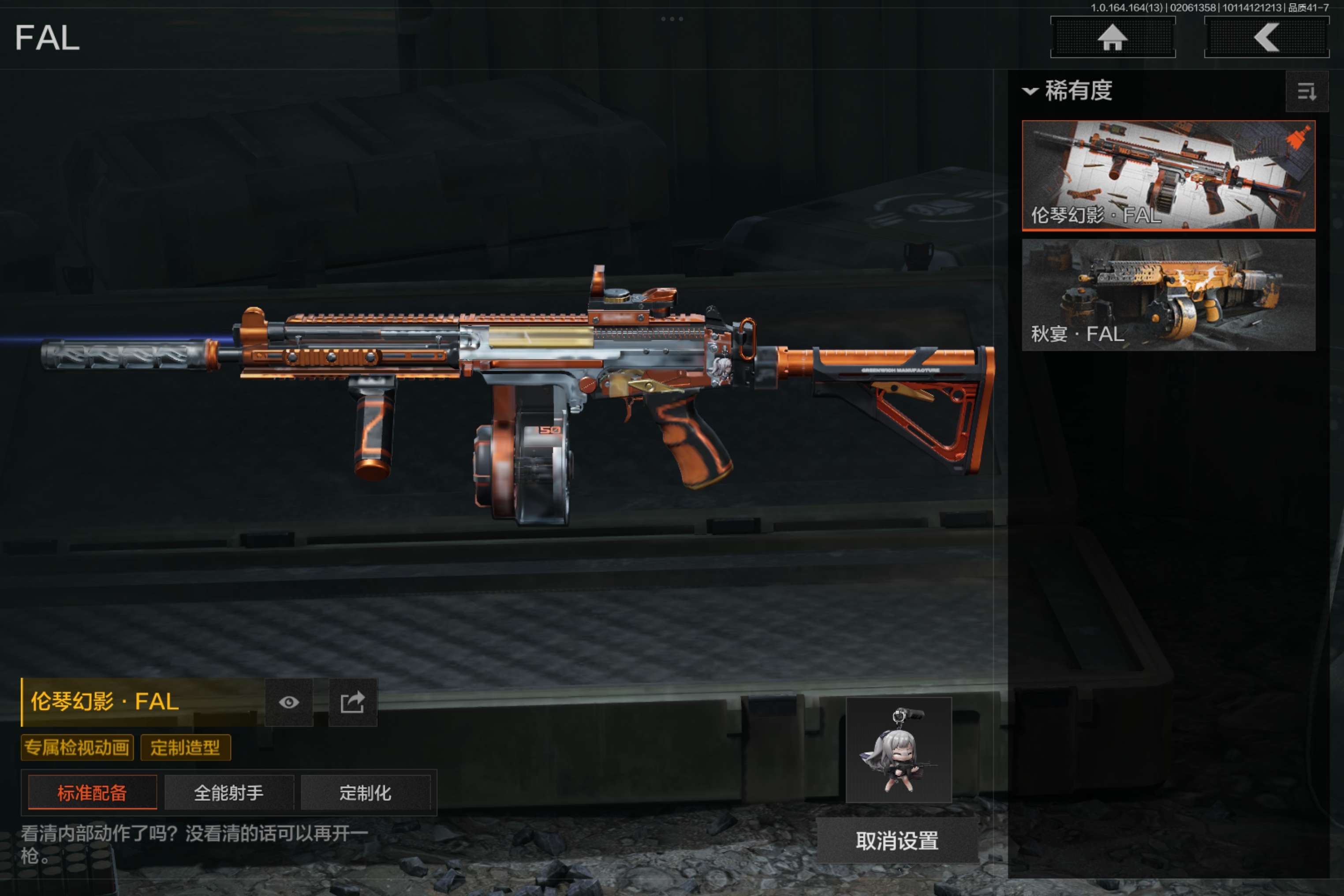The height and width of the screenshot is (896, 1344).
Task: Toggle the sort order icon
Action: pyautogui.click(x=1306, y=91)
